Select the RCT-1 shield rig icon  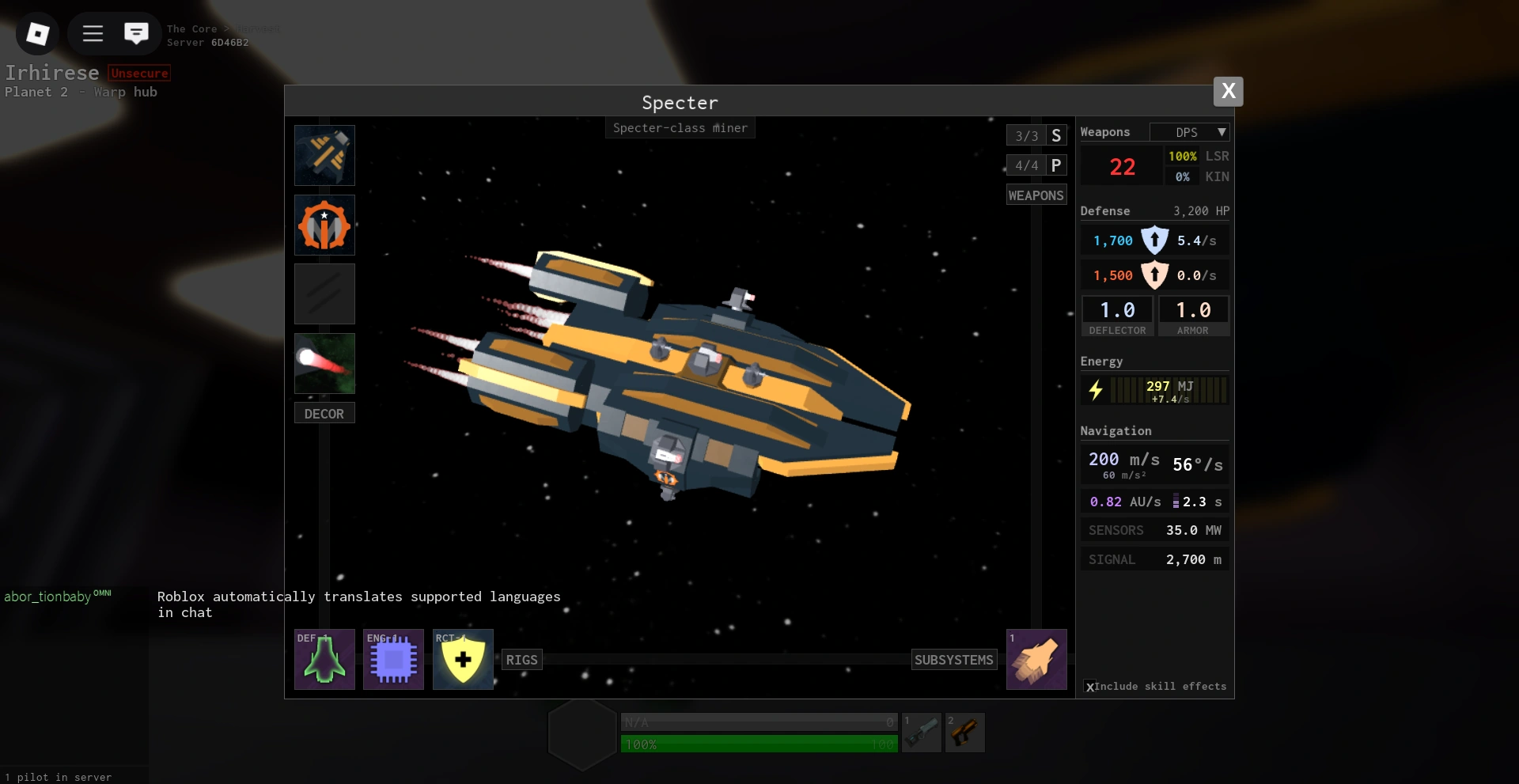click(x=463, y=659)
